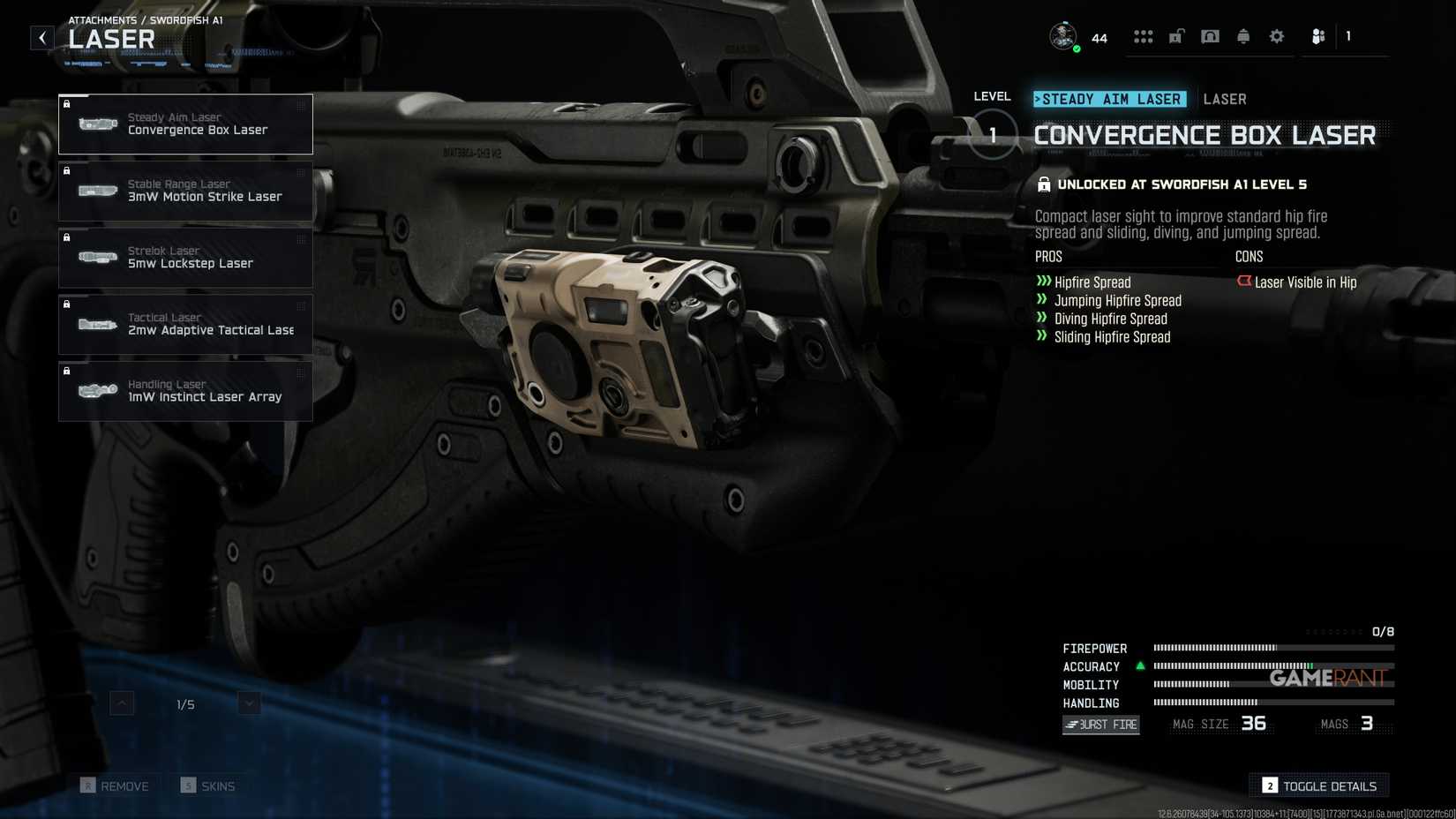Open notifications via the bell icon
The height and width of the screenshot is (819, 1456).
pyautogui.click(x=1242, y=36)
